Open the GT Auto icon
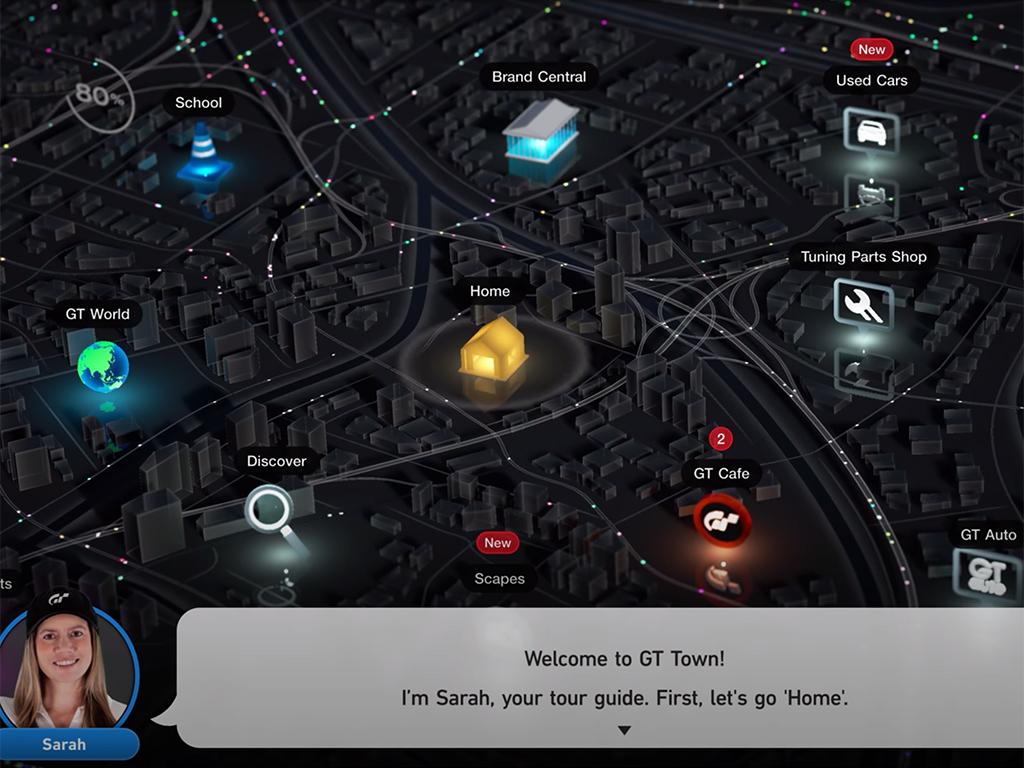The height and width of the screenshot is (768, 1024). 987,575
